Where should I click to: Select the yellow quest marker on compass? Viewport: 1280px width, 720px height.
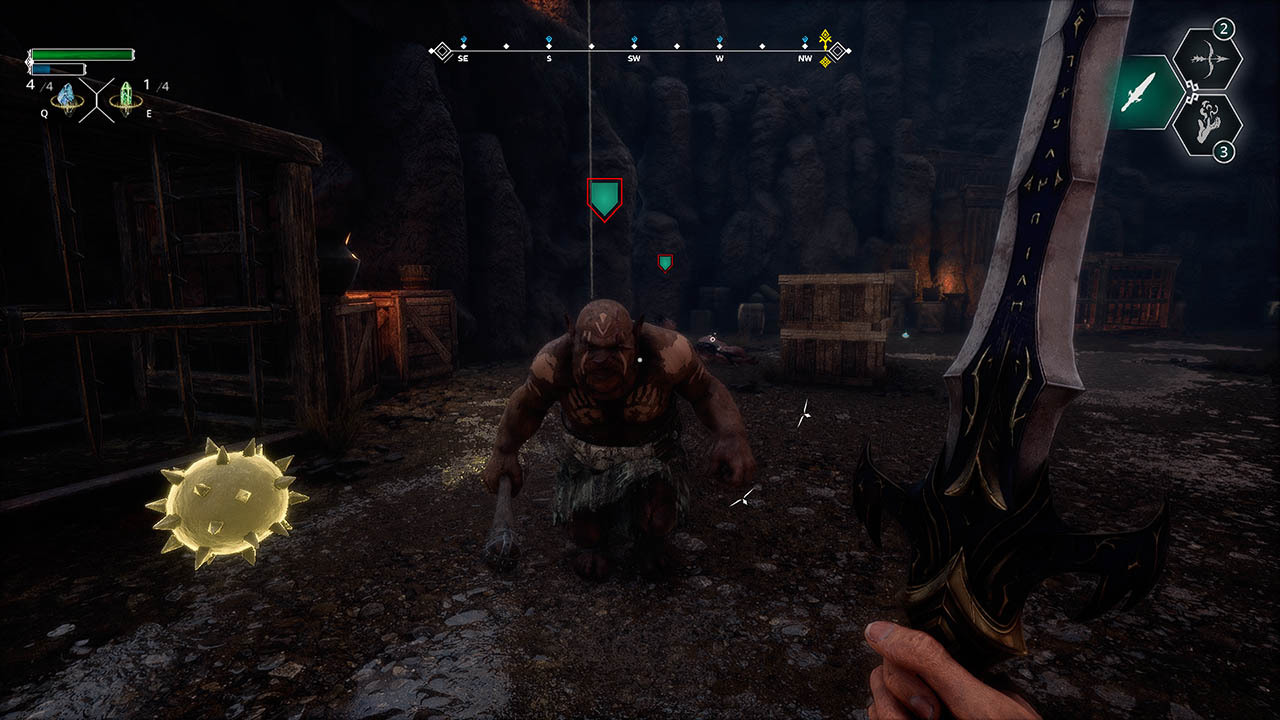click(826, 47)
